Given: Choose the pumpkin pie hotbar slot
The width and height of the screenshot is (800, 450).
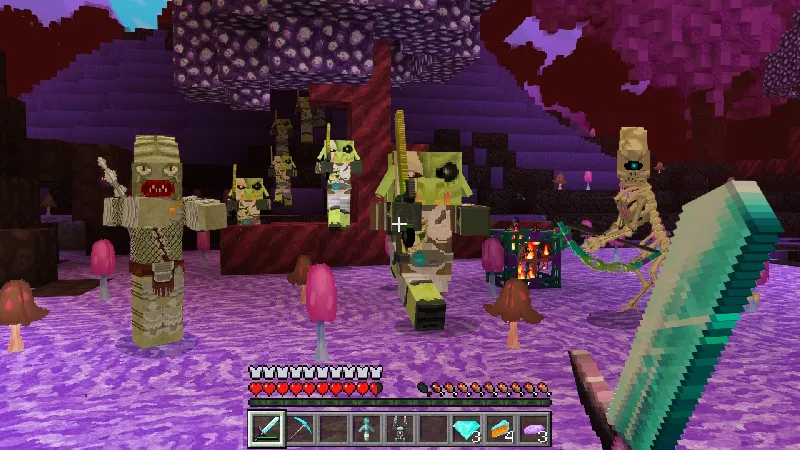Looking at the screenshot, I should [499, 428].
